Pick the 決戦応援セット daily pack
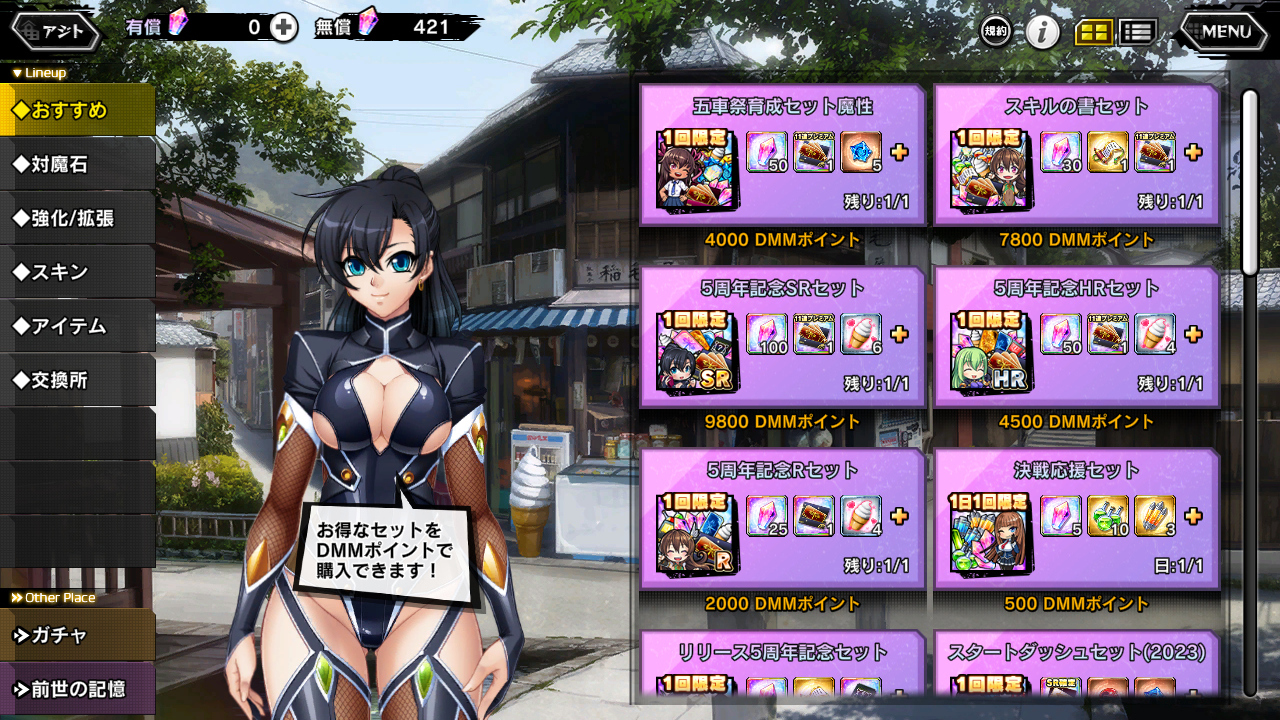Viewport: 1280px width, 720px height. coord(1077,519)
